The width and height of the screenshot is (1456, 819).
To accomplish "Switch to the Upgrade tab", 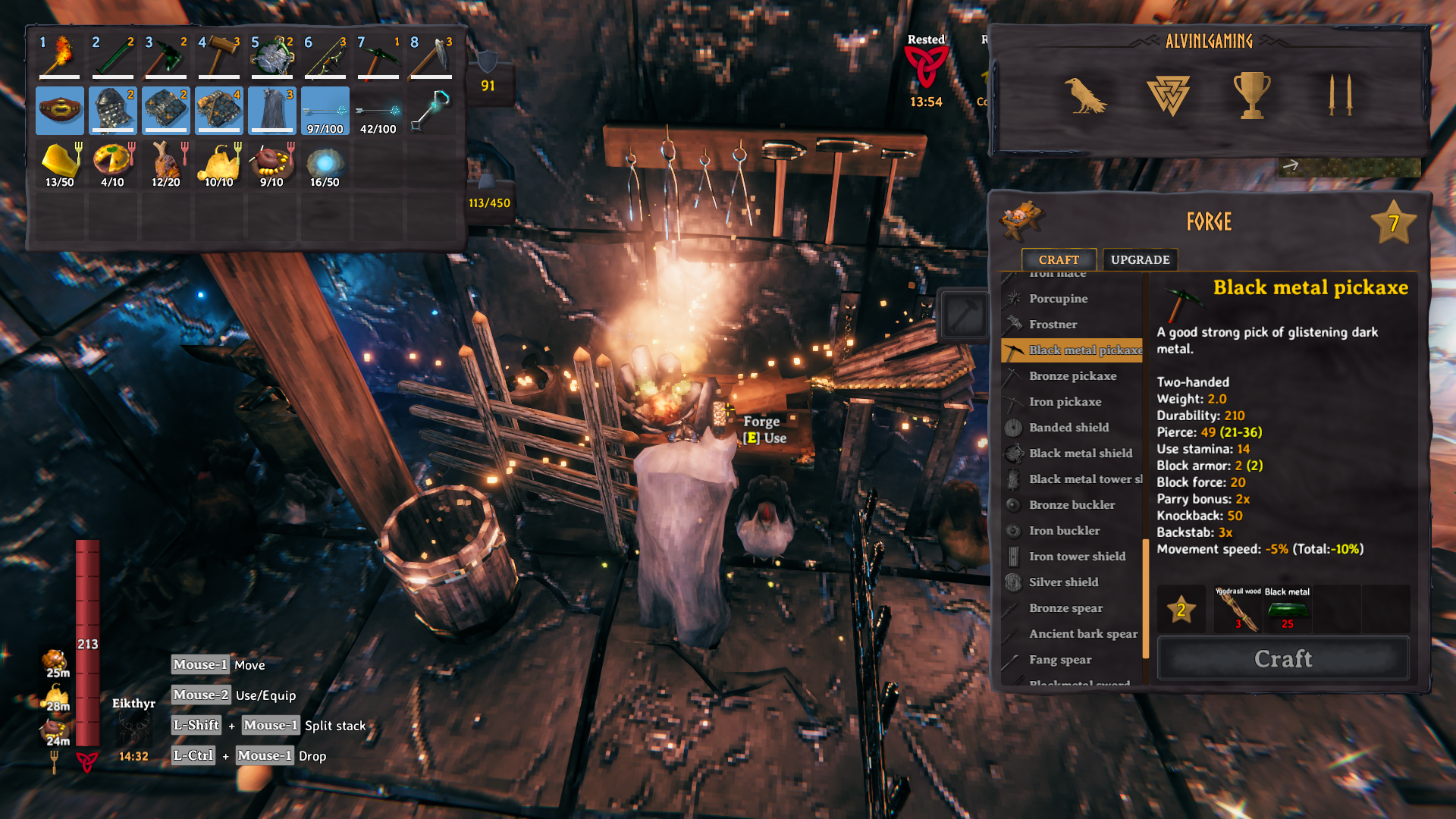I will click(x=1140, y=259).
